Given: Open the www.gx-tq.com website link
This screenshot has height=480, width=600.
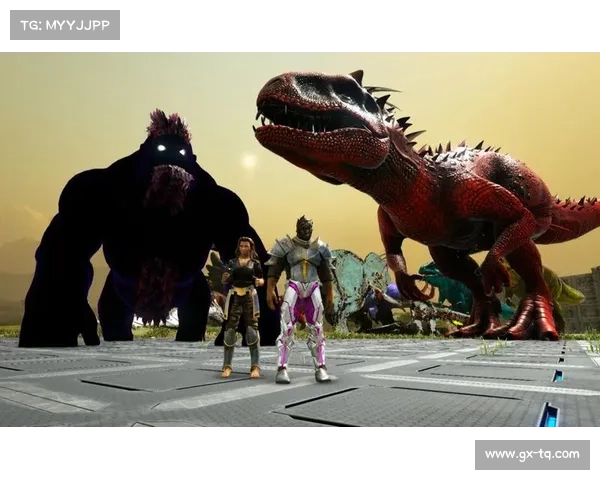Looking at the screenshot, I should click(531, 455).
